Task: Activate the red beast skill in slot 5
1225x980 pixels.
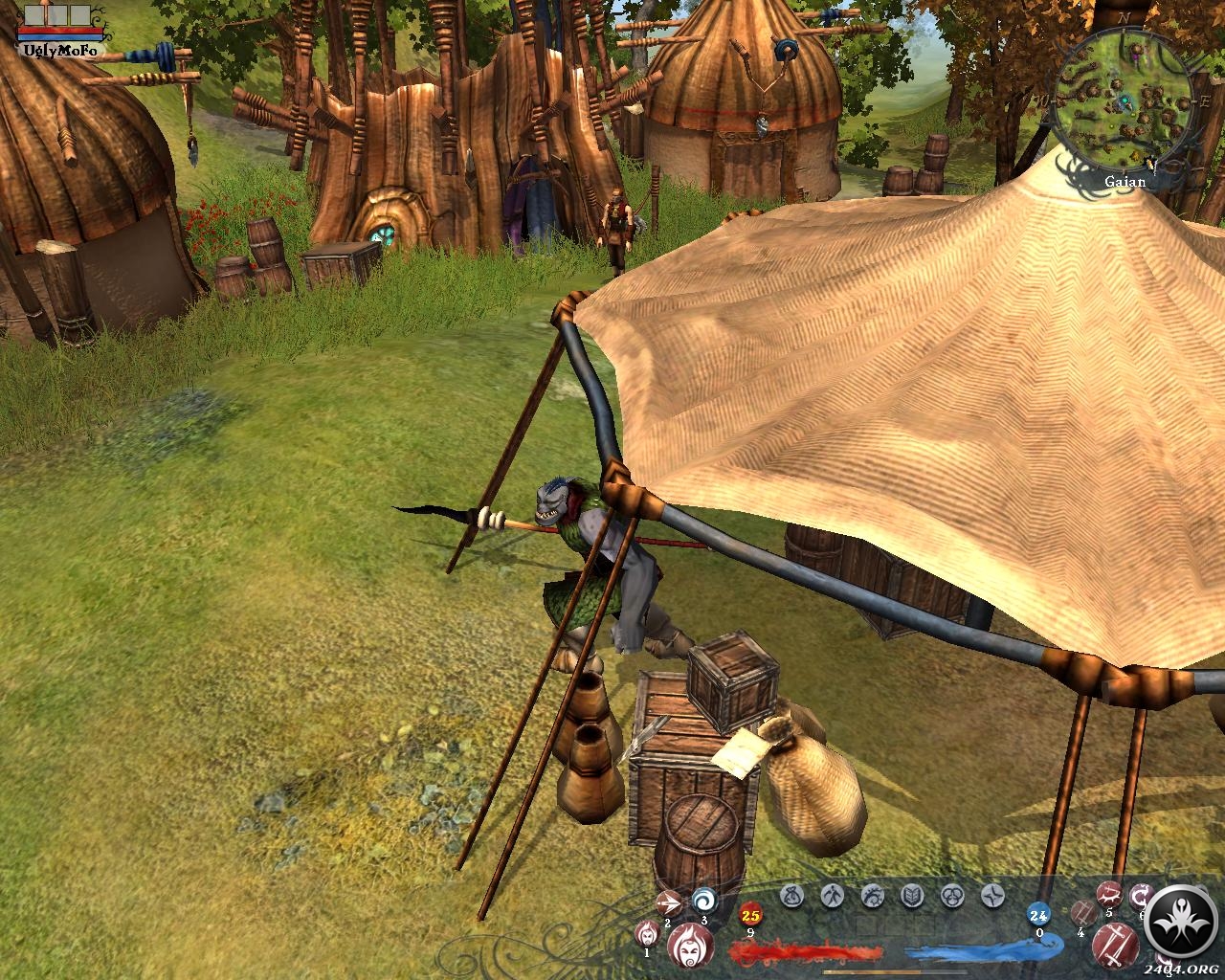Action: pyautogui.click(x=1109, y=896)
